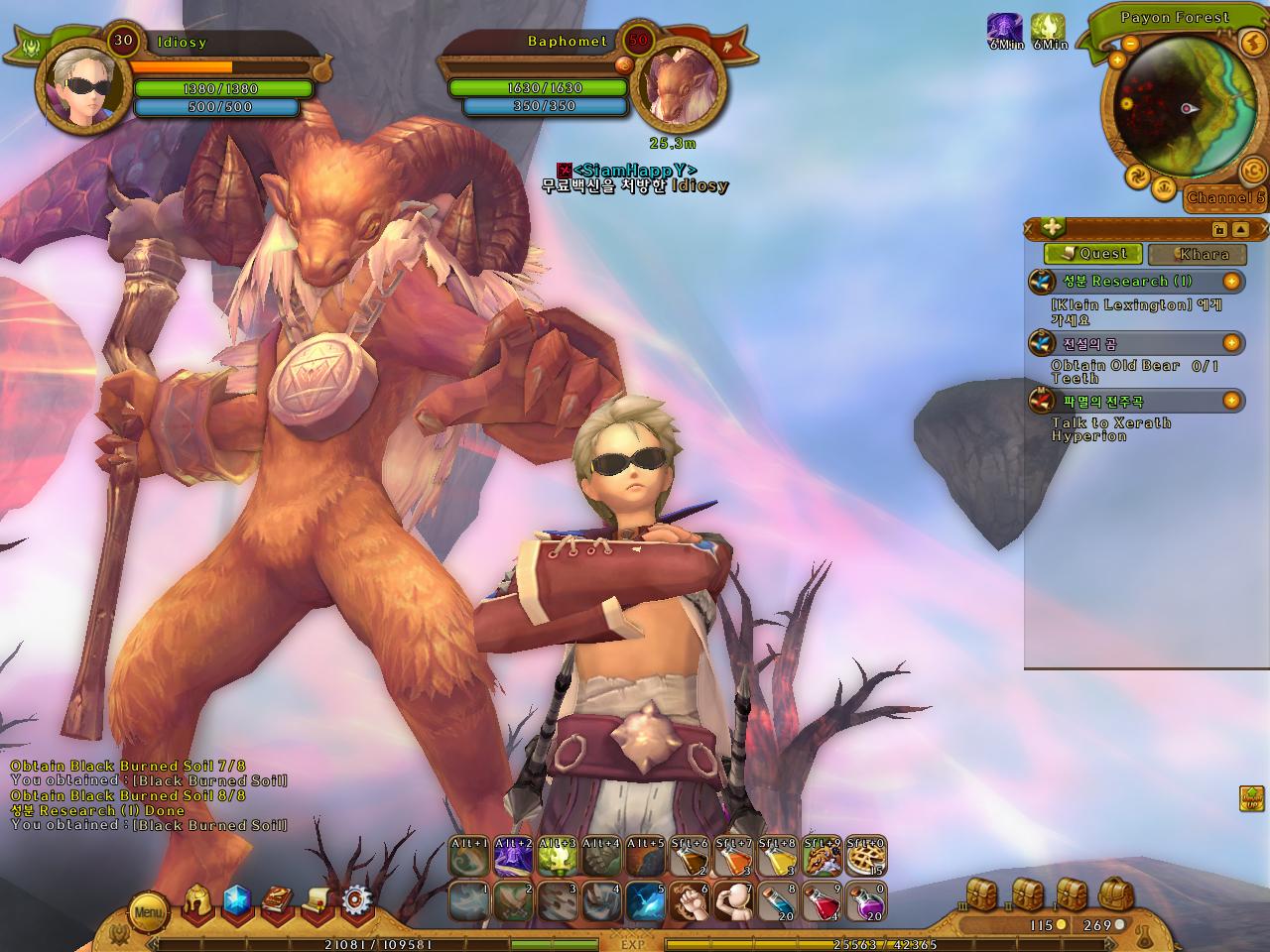Open the quest scroll icon
The height and width of the screenshot is (952, 1270).
pos(317,901)
